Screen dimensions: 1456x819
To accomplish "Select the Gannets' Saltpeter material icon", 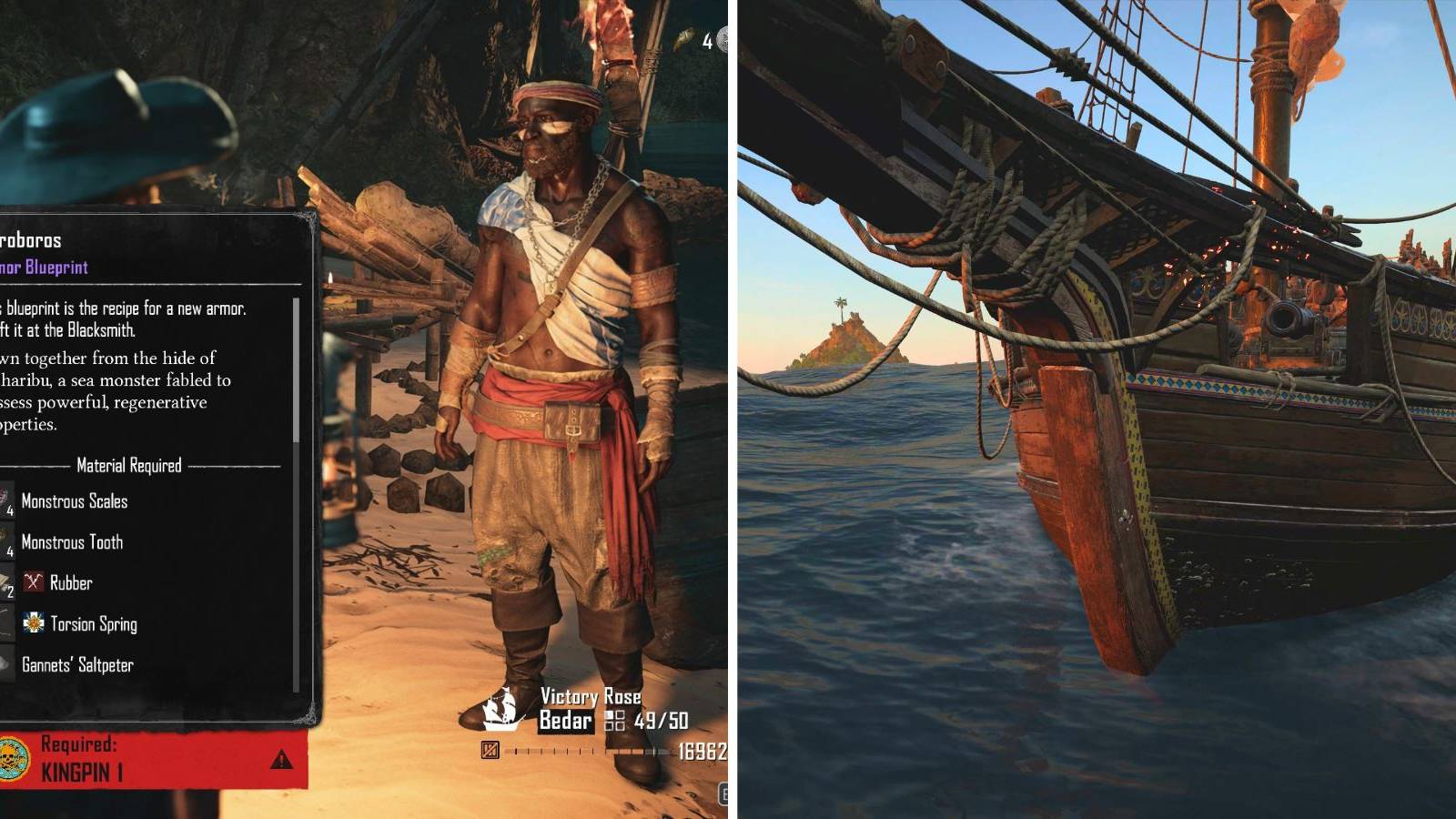I will click(5, 663).
